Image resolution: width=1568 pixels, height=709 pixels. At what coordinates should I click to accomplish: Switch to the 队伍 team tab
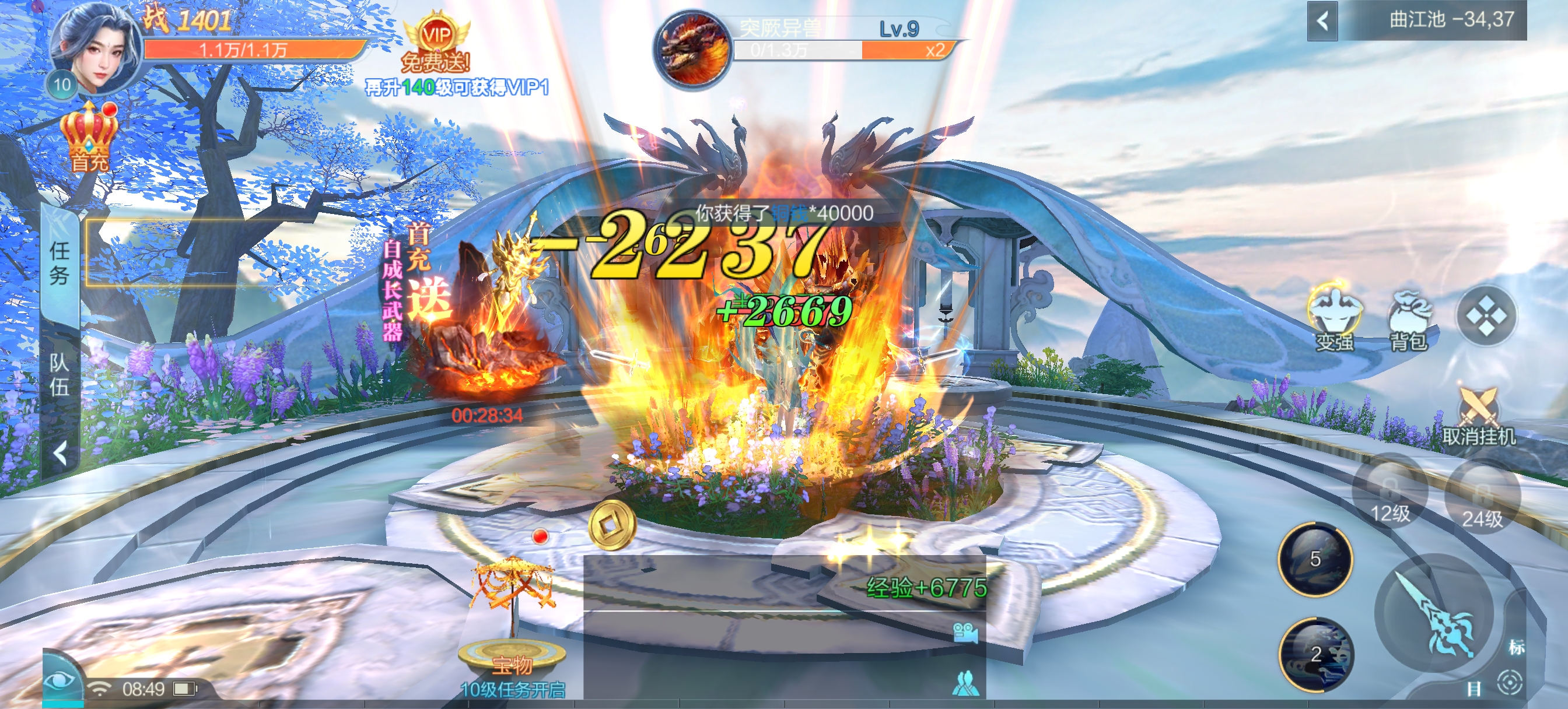(60, 375)
